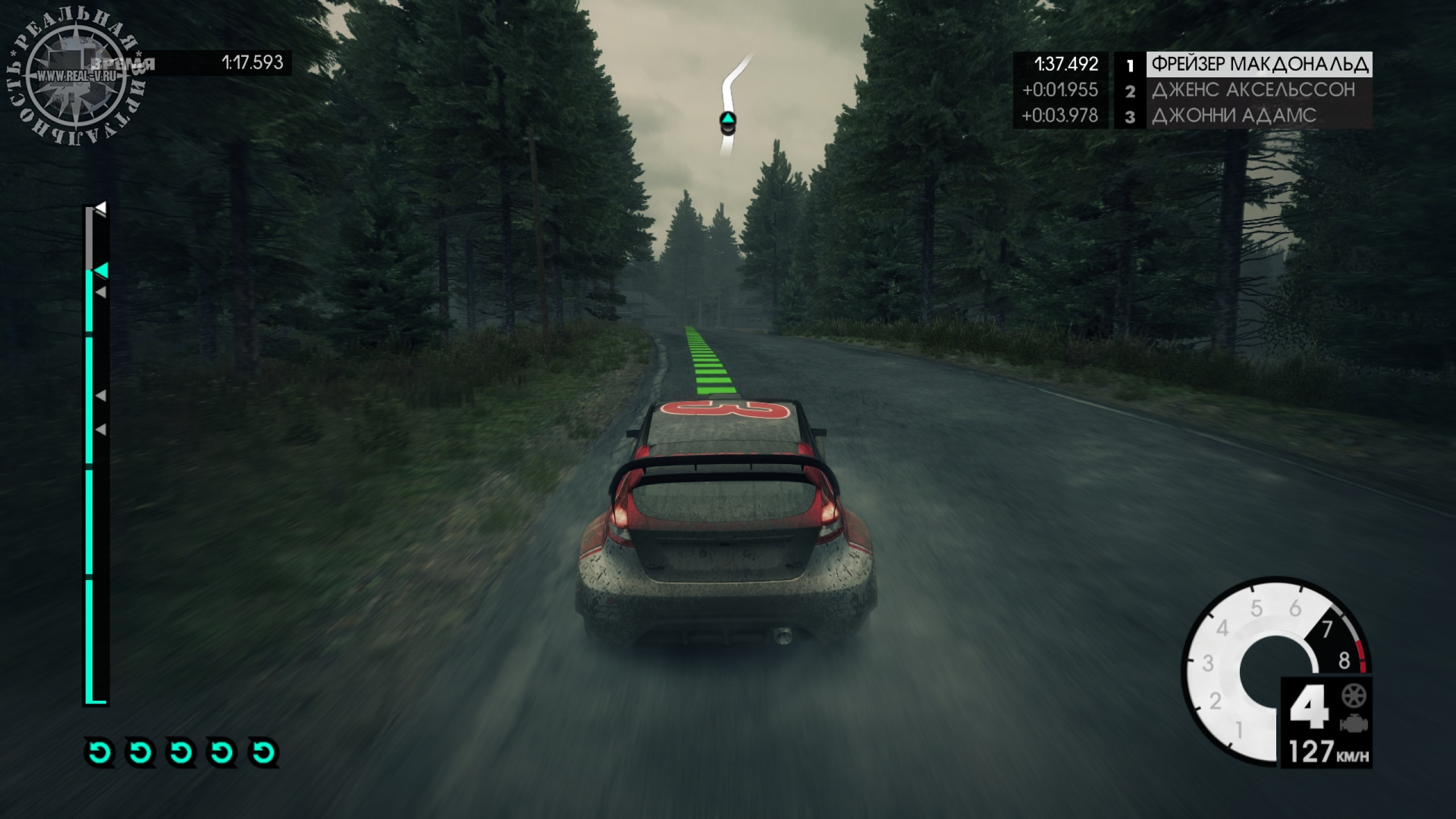Screen dimensions: 1456x819
Task: Click the track route minimap marker
Action: click(728, 121)
